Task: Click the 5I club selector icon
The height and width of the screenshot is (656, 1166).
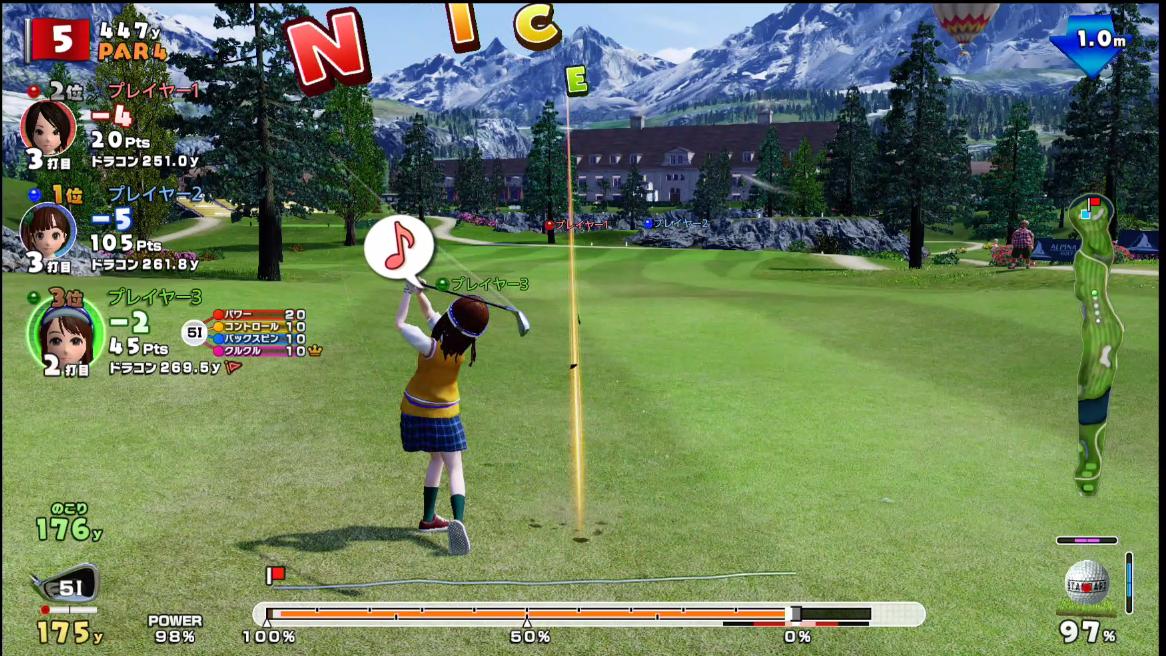Action: tap(66, 585)
